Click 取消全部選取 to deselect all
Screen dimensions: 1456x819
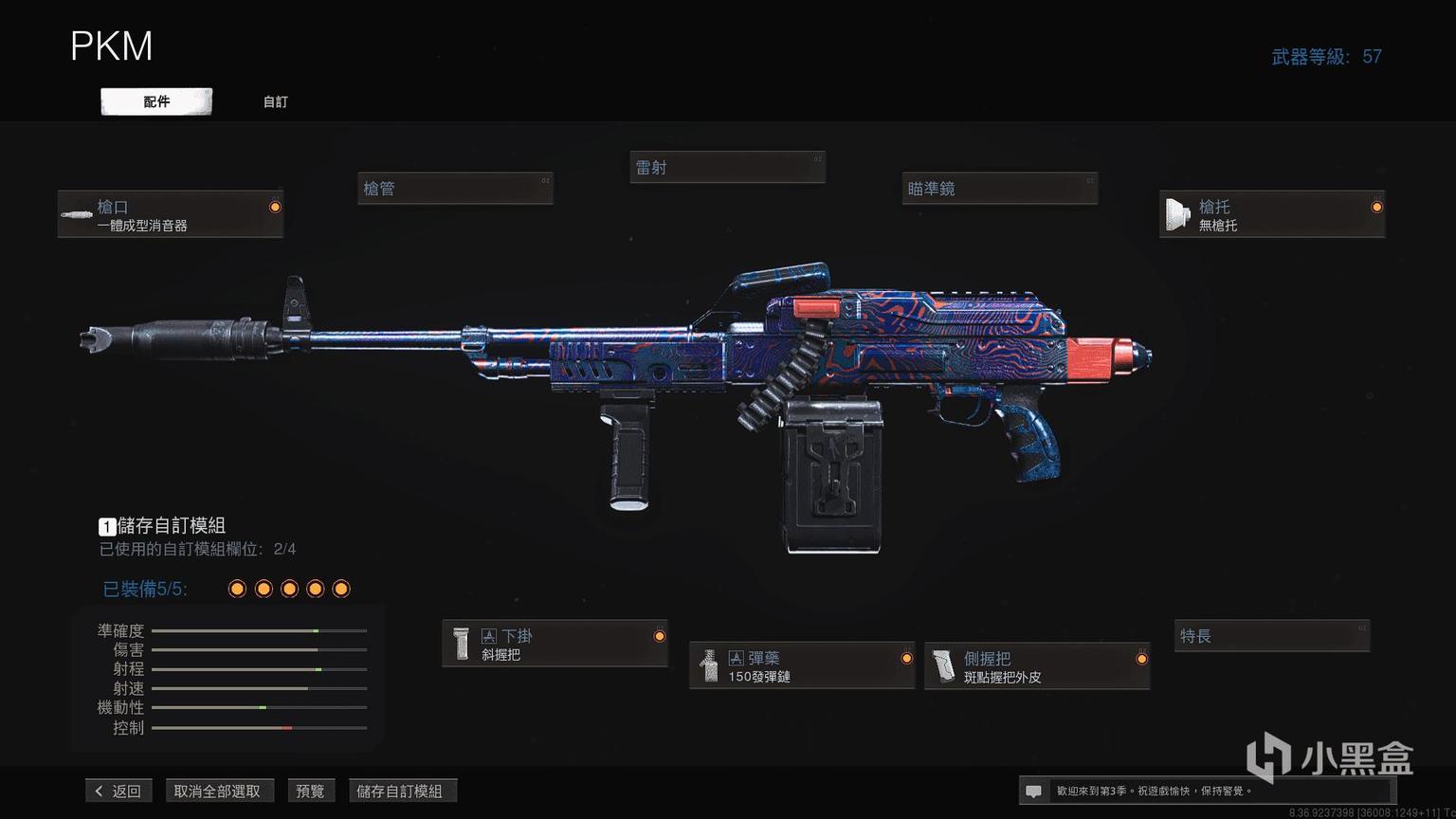click(217, 791)
